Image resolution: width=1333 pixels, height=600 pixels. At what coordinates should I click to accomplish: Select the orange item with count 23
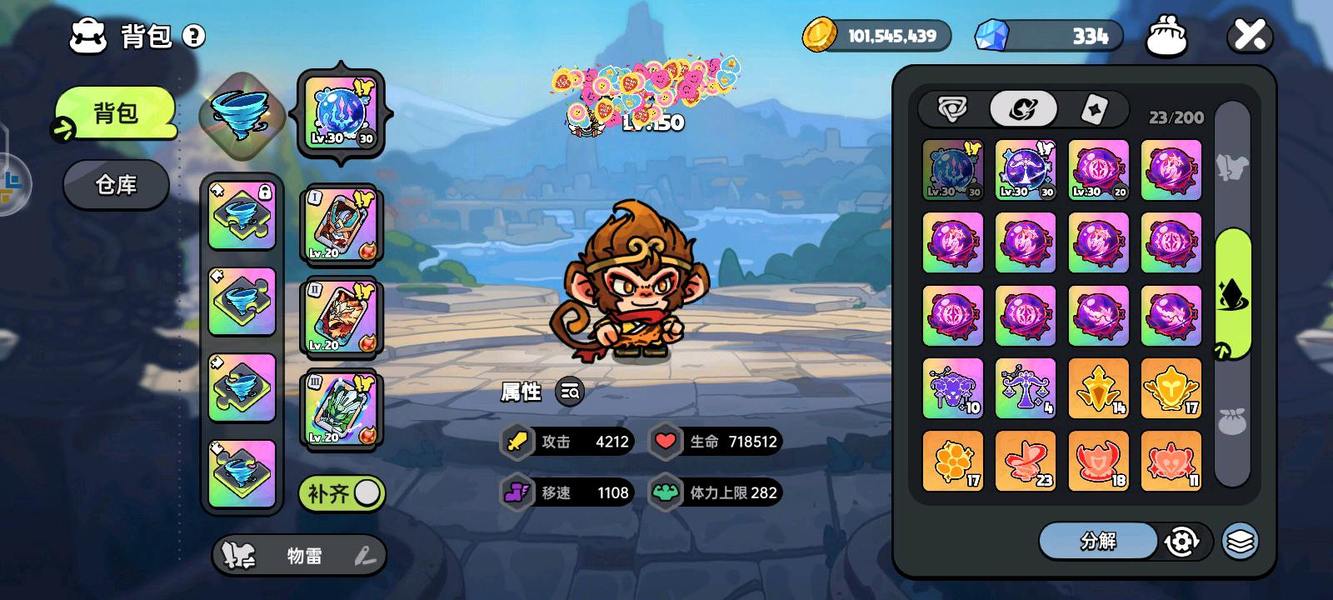[1025, 460]
